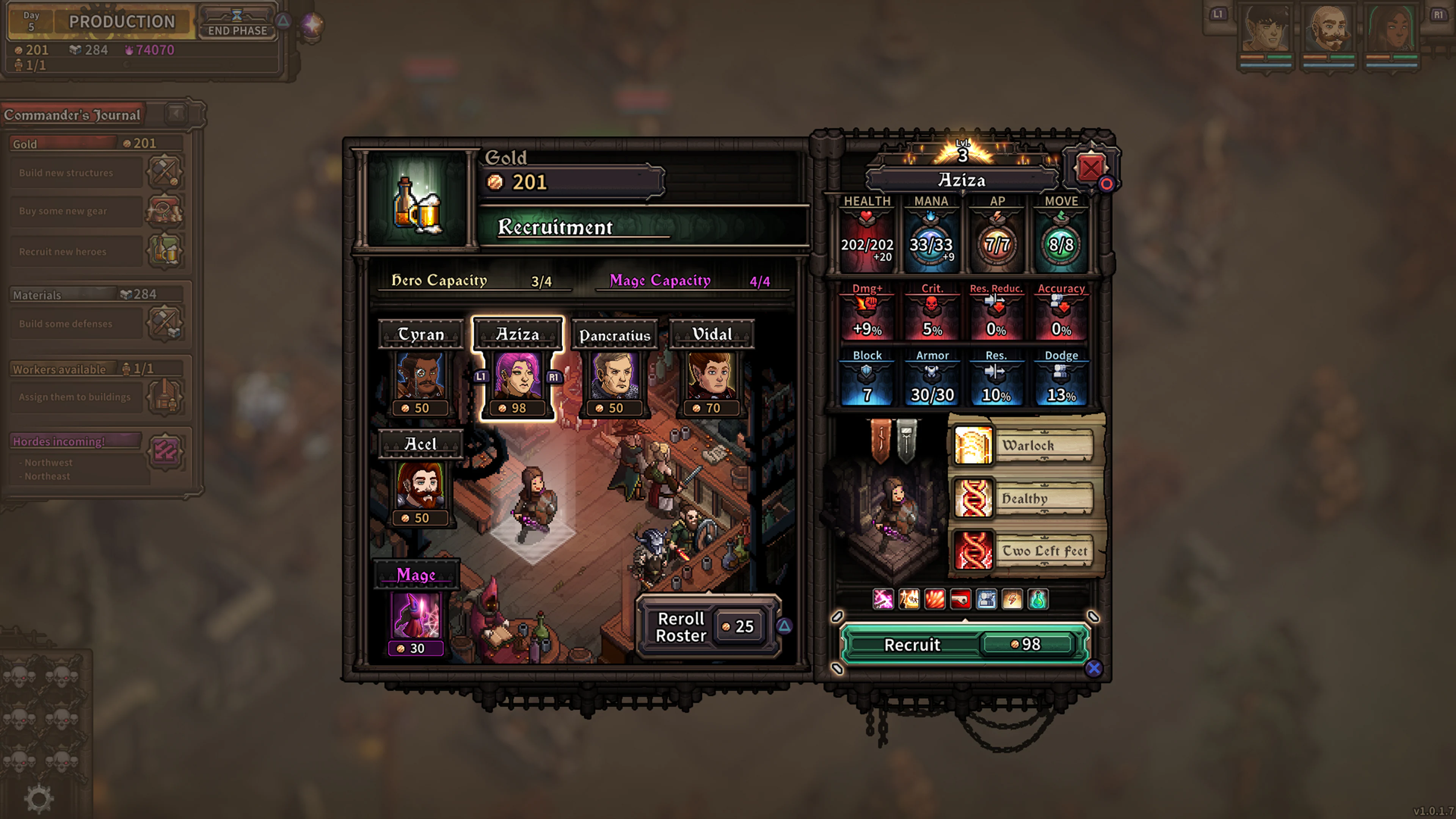
Task: Select the blue frost ability icon
Action: (987, 600)
